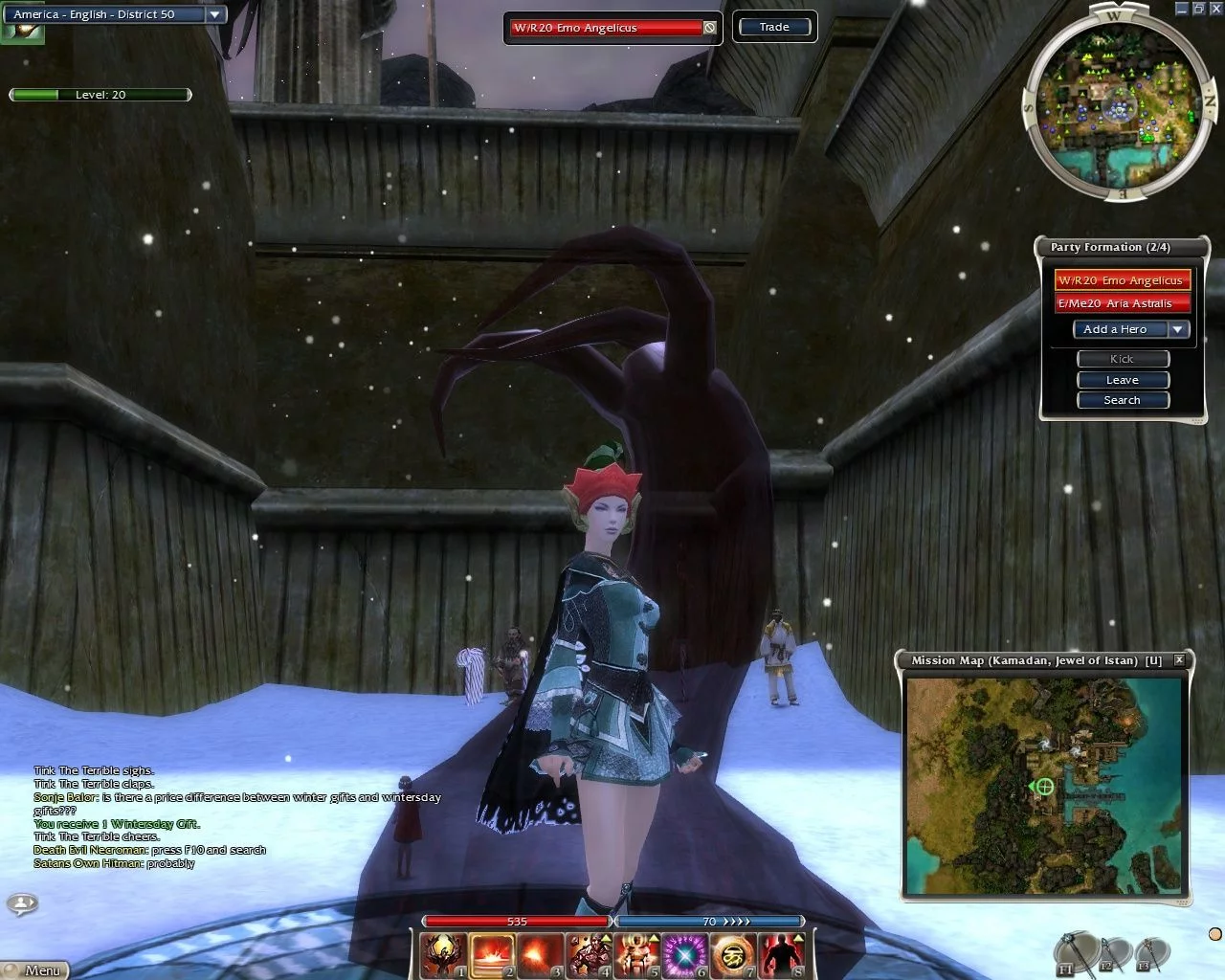Click the Trade button
The width and height of the screenshot is (1225, 980).
click(x=774, y=27)
